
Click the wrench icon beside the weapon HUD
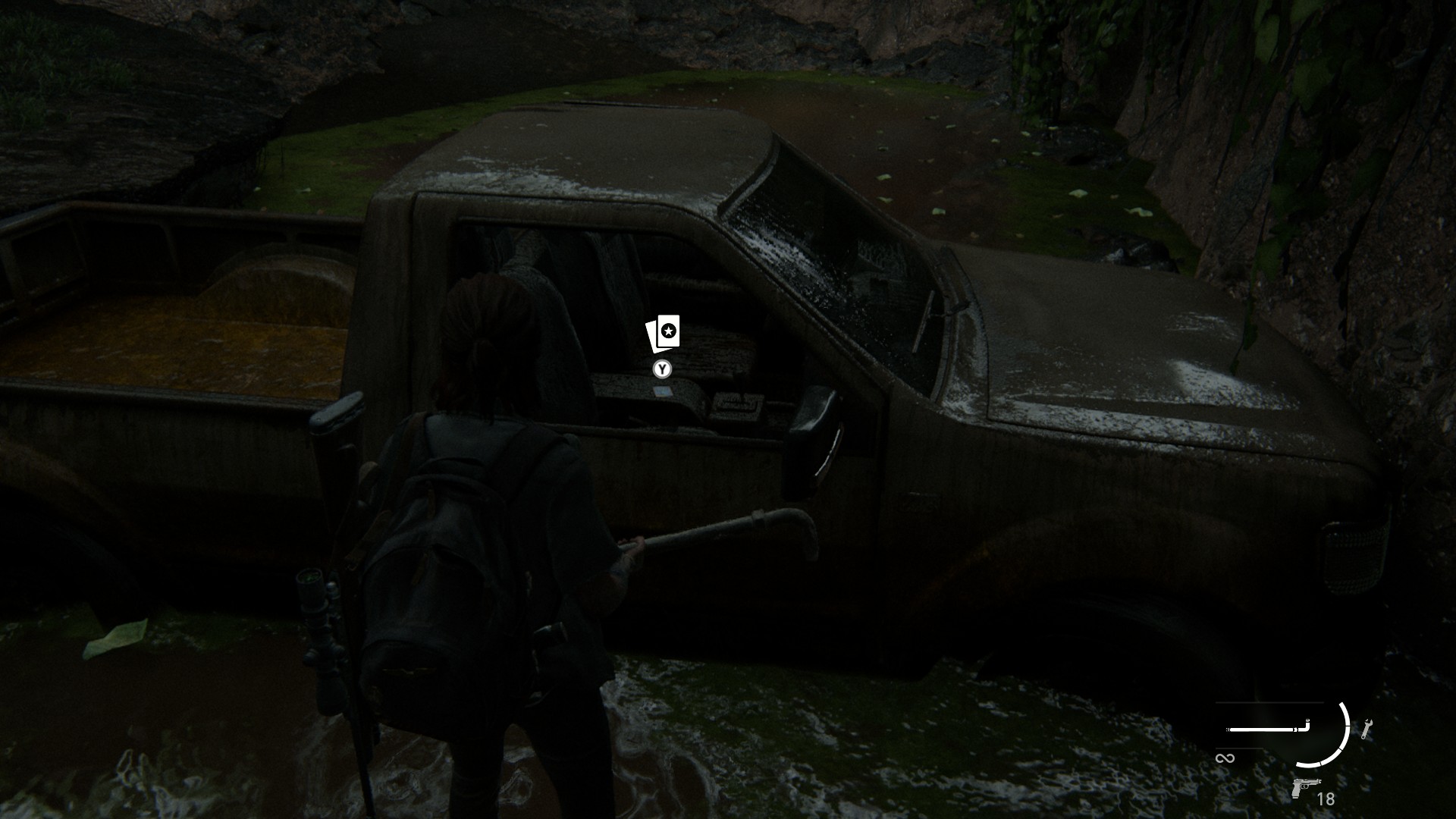coord(1367,729)
